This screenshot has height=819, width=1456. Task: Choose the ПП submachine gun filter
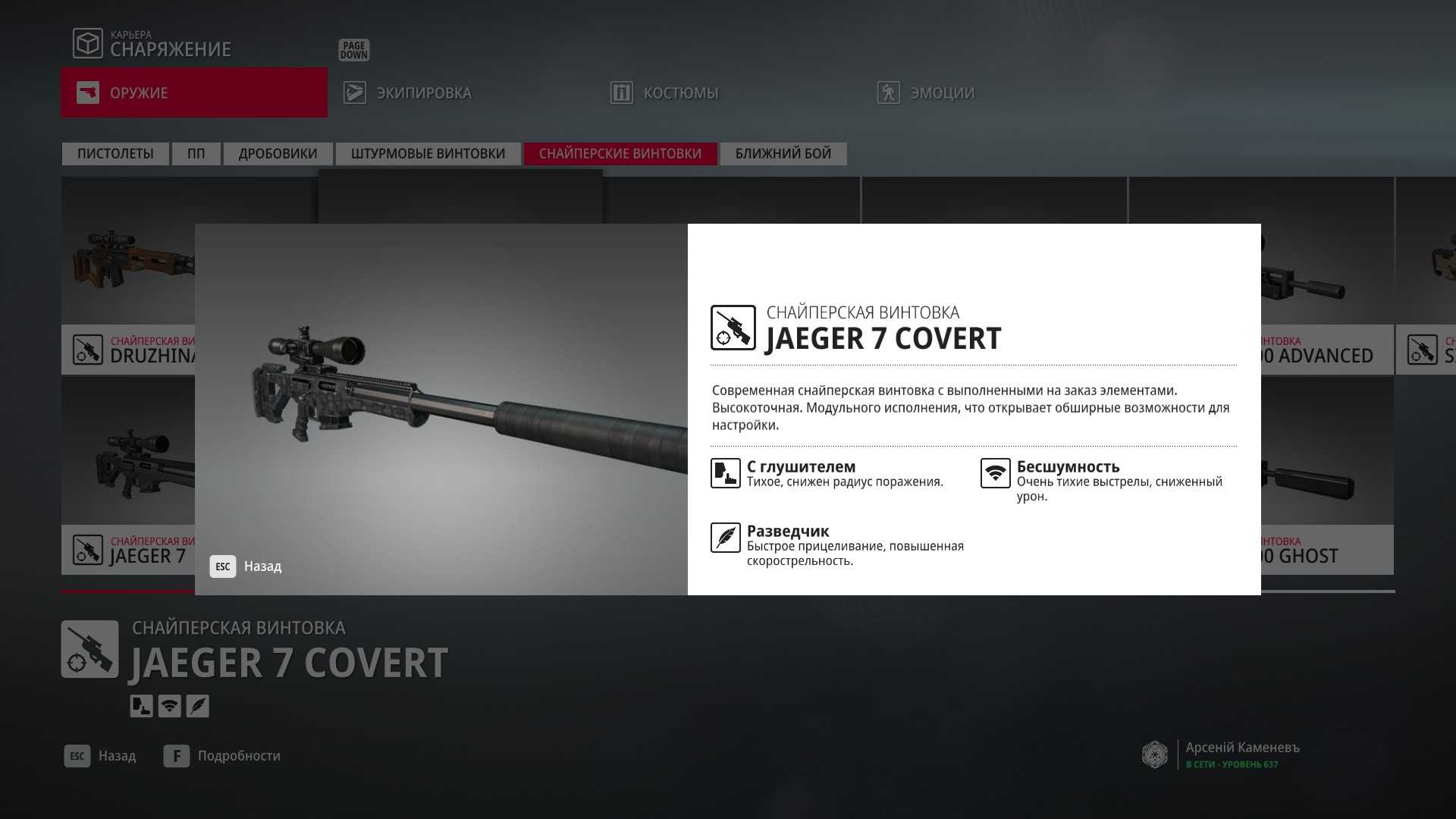pyautogui.click(x=196, y=154)
